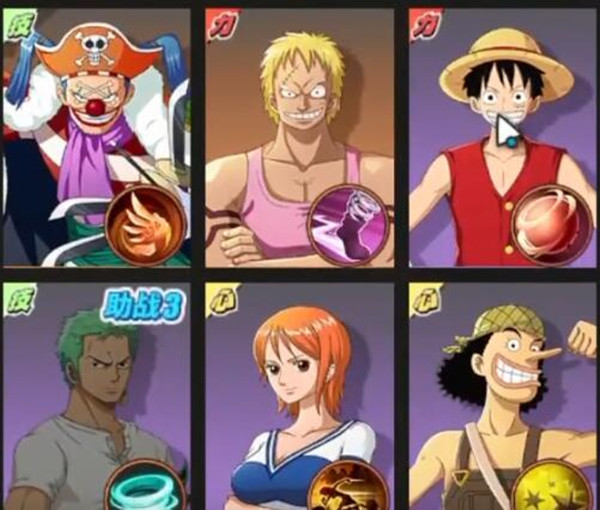The height and width of the screenshot is (510, 600).
Task: Activate the purple kick skill icon
Action: point(347,224)
